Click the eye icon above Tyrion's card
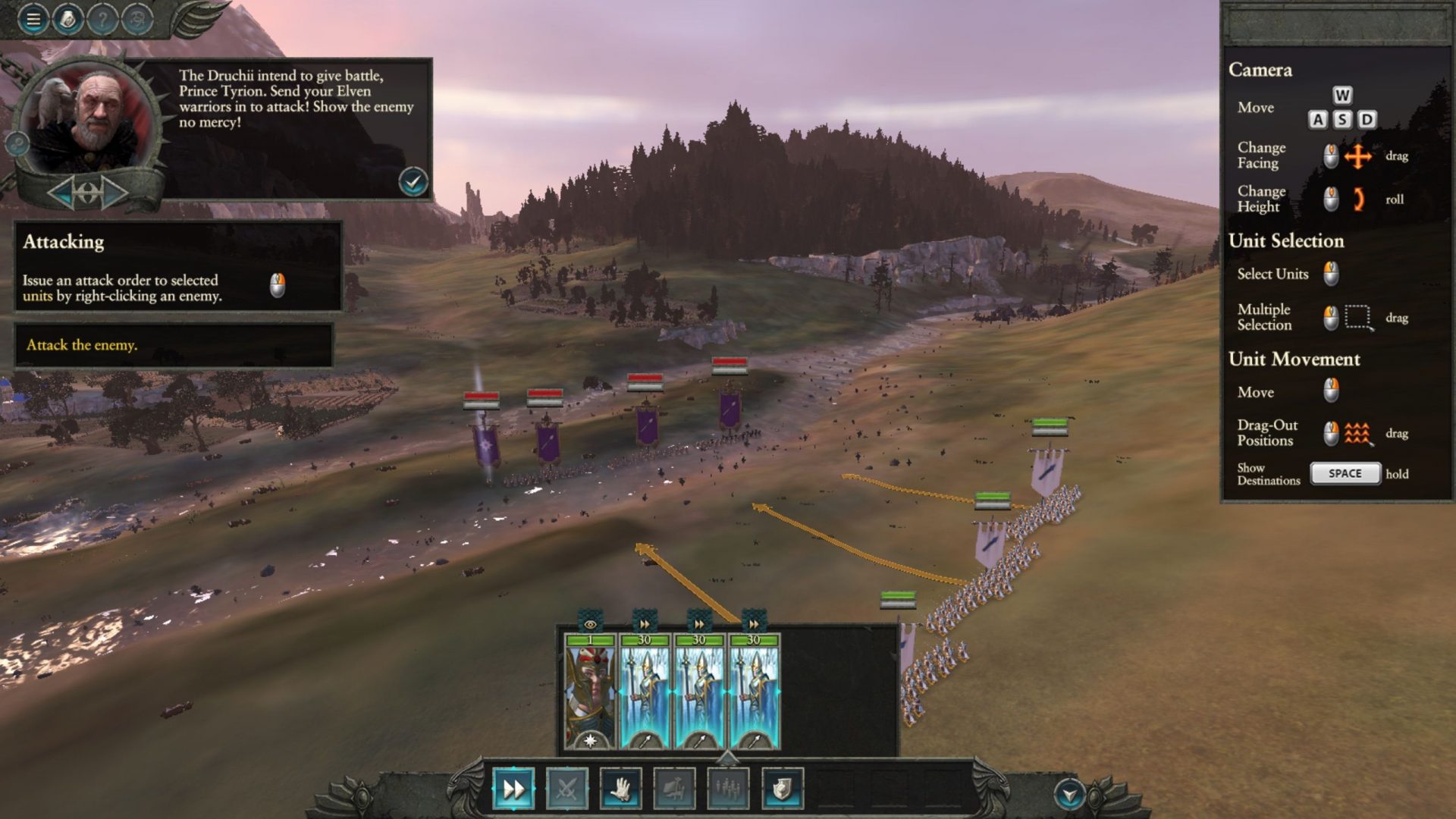This screenshot has height=819, width=1456. tap(590, 624)
